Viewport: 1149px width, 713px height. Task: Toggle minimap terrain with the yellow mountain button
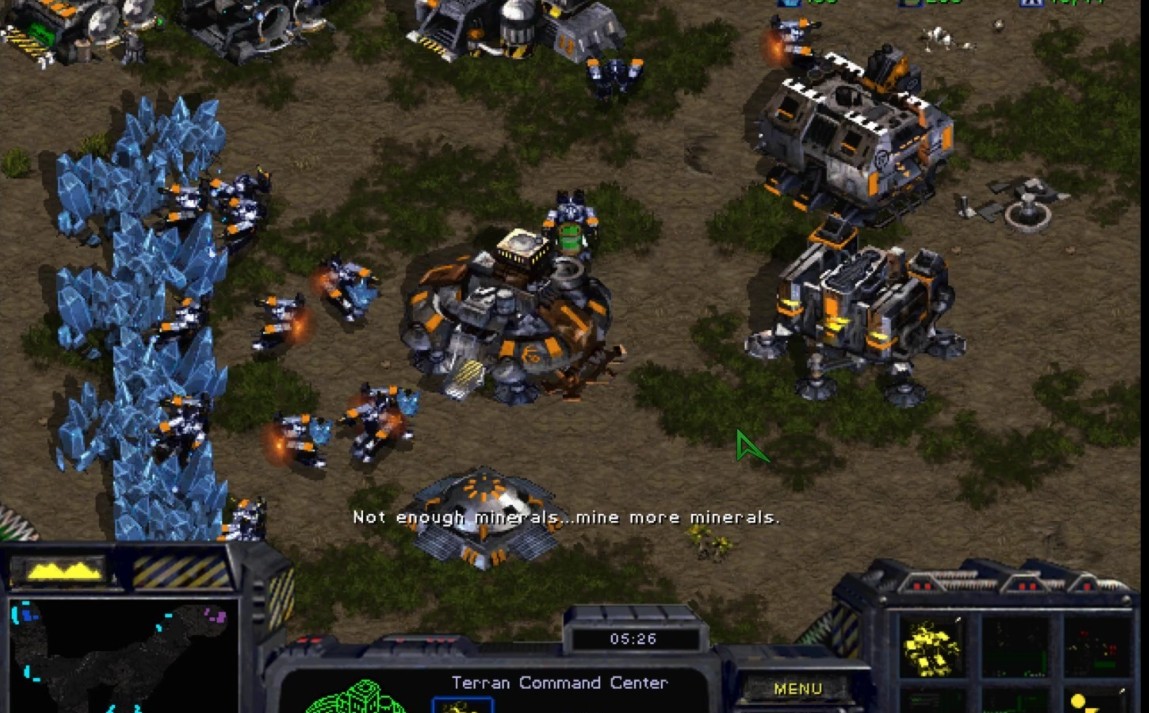65,570
